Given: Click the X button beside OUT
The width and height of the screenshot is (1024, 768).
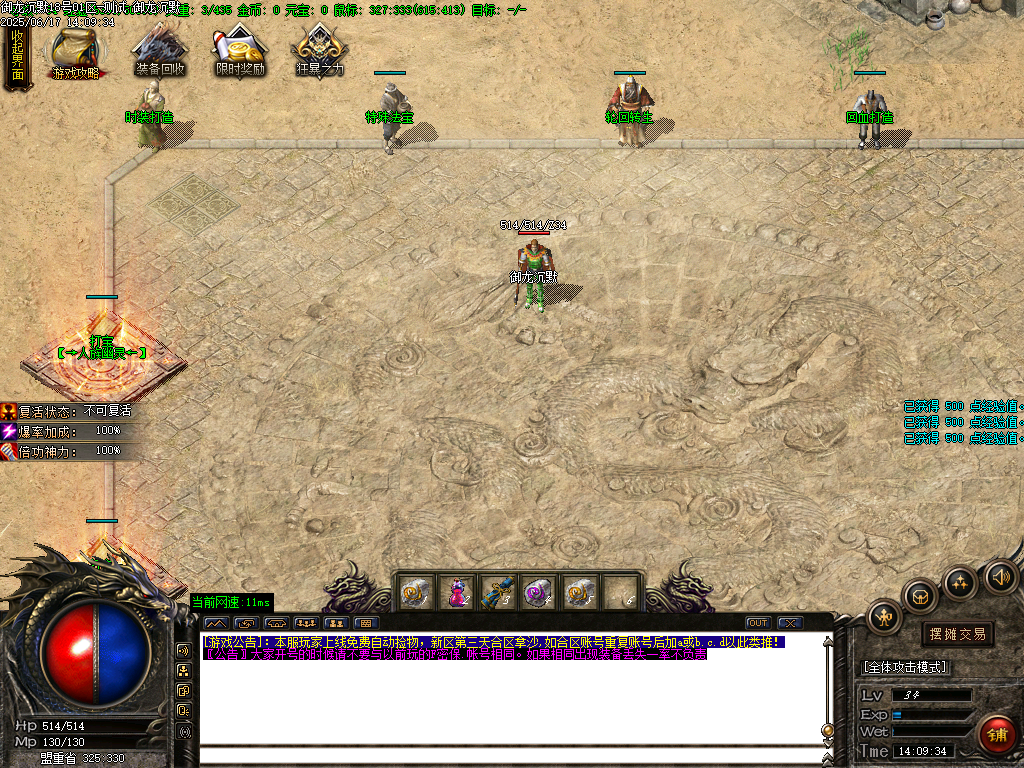Looking at the screenshot, I should pyautogui.click(x=789, y=623).
